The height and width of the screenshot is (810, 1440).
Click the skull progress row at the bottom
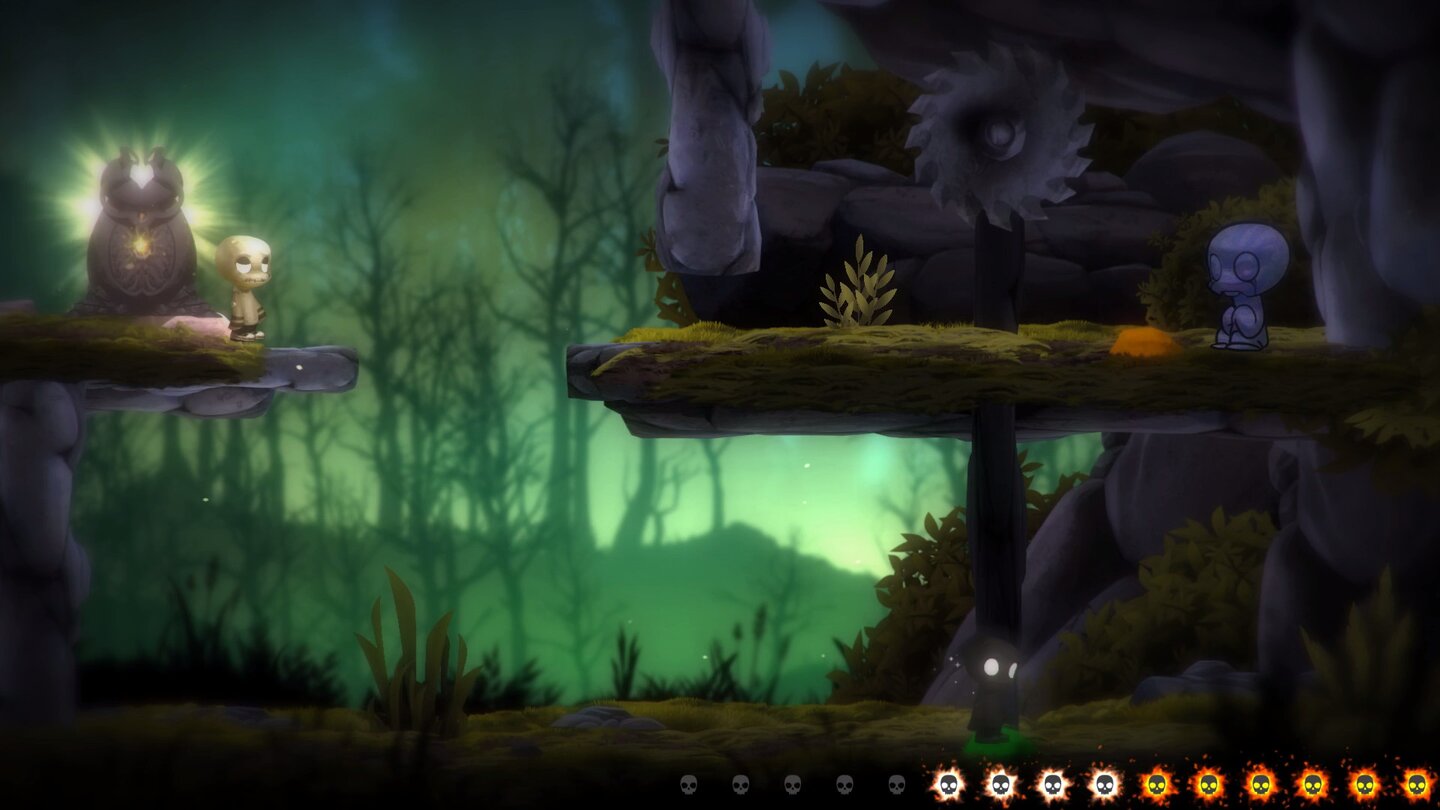pos(1050,784)
